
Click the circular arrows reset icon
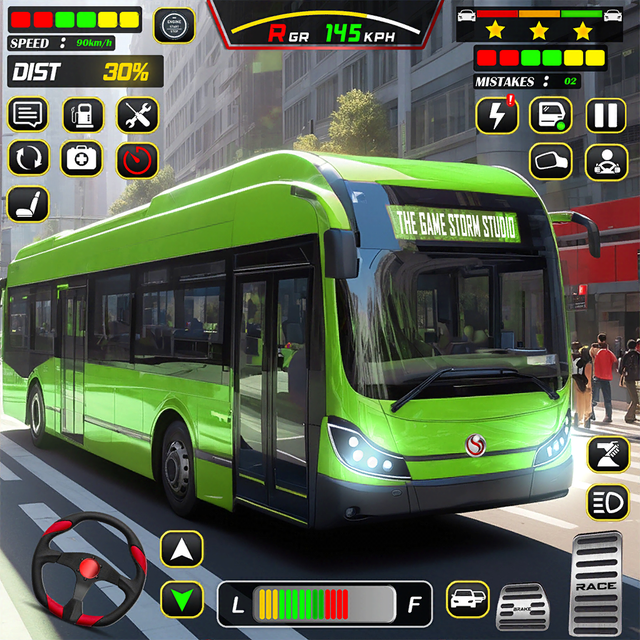28,158
